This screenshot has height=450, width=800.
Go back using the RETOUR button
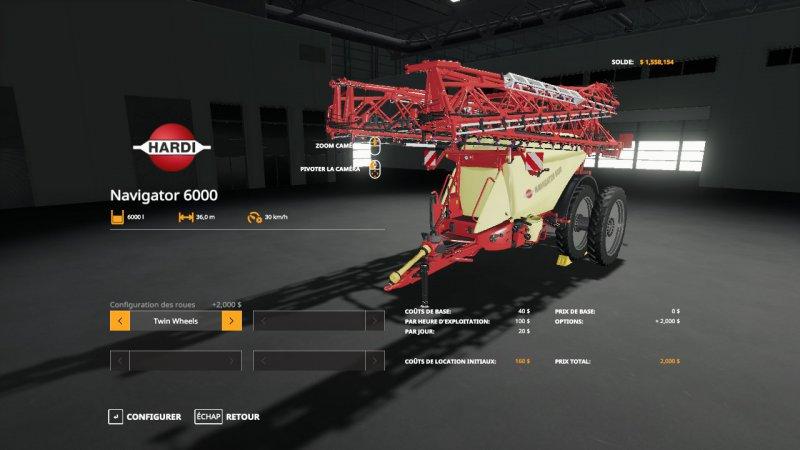[228, 416]
